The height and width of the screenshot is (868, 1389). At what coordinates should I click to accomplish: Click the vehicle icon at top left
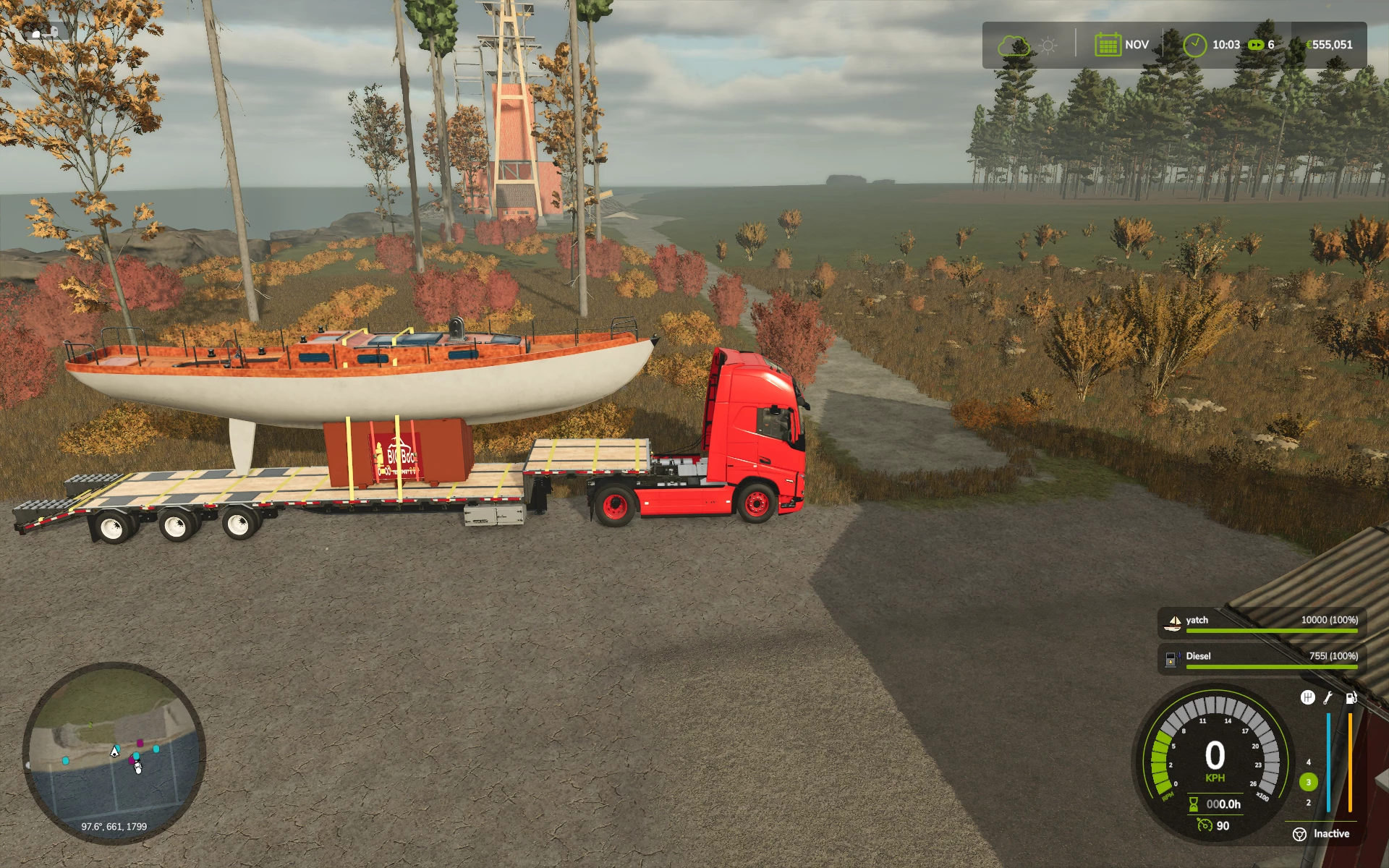[45, 33]
